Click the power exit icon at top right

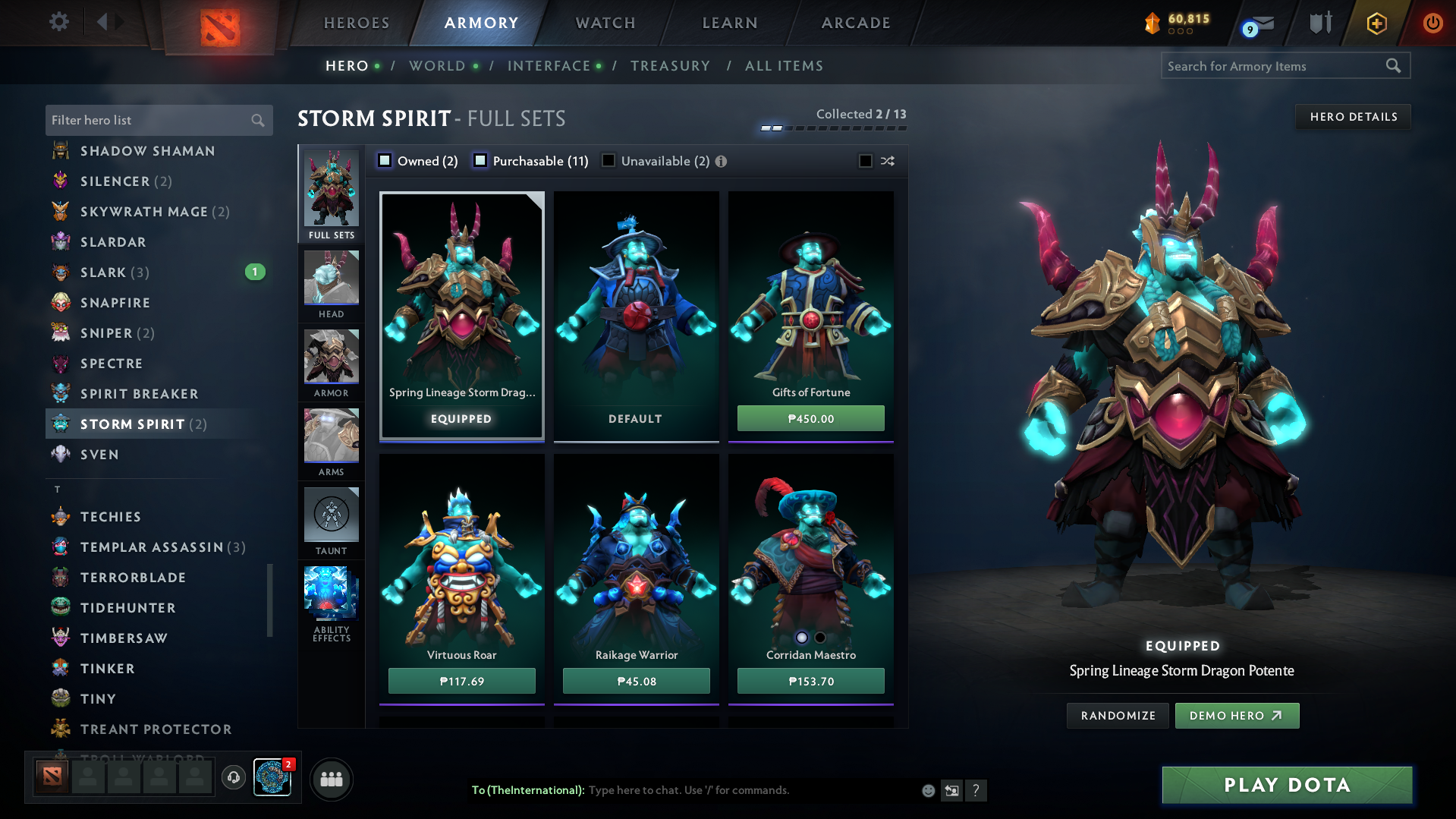pyautogui.click(x=1432, y=22)
